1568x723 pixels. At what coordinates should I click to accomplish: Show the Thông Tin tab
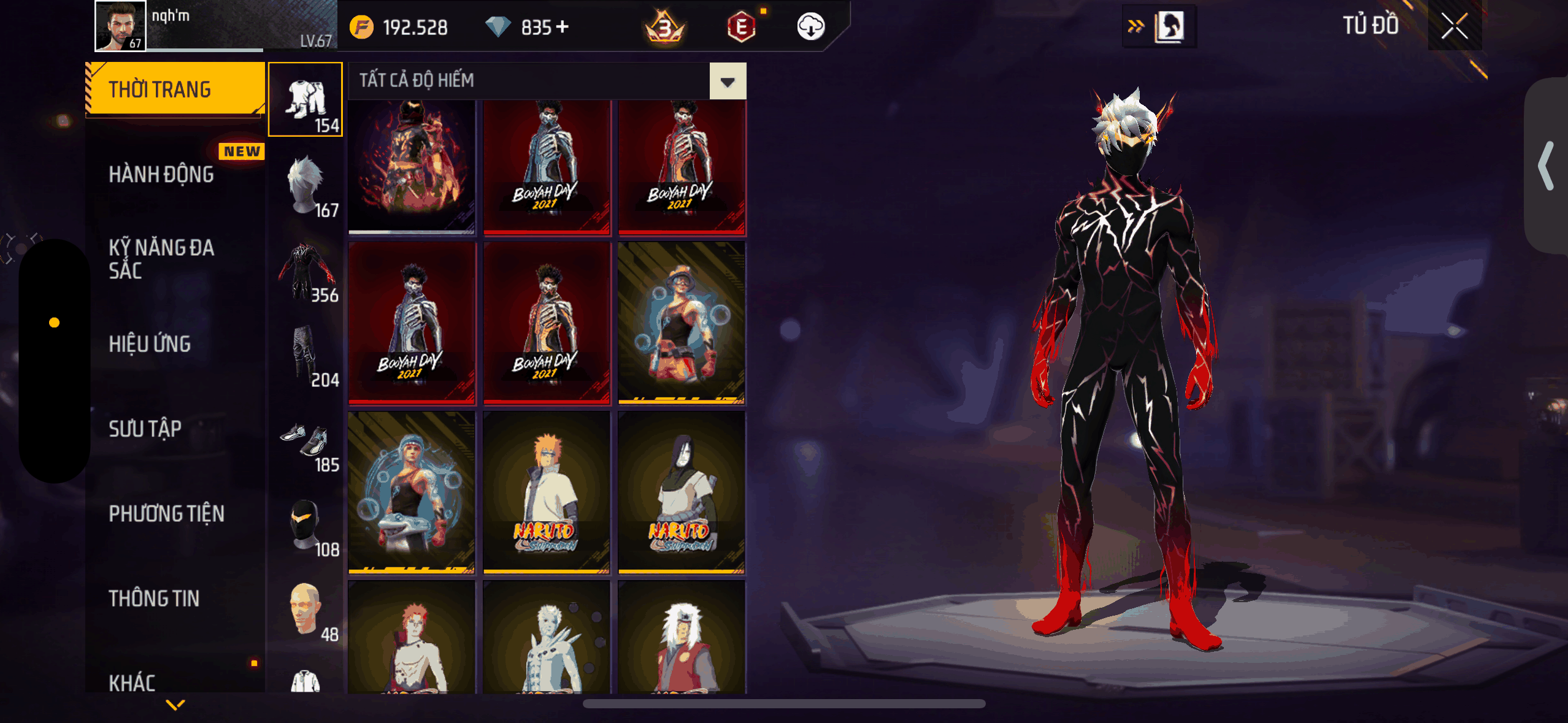point(154,599)
